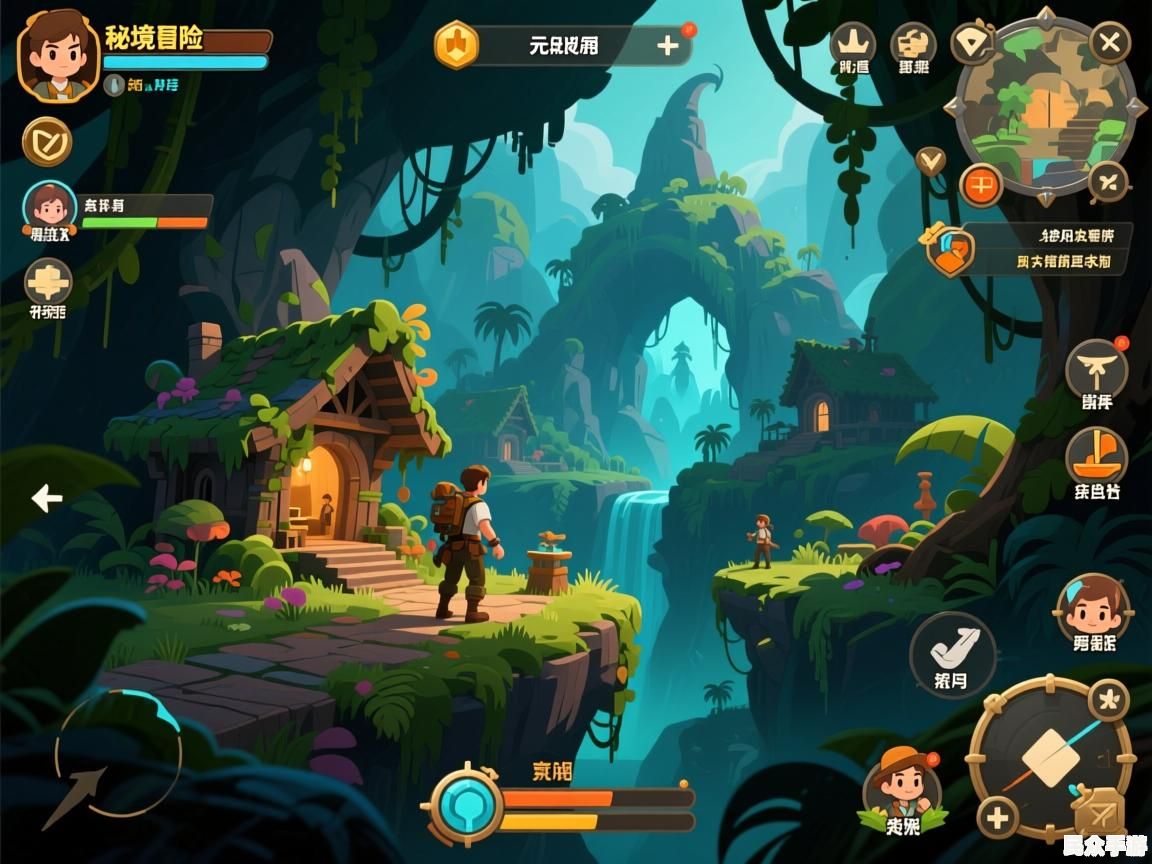This screenshot has width=1152, height=864.
Task: Collapse the quest tracker with the chevron
Action: click(x=931, y=159)
